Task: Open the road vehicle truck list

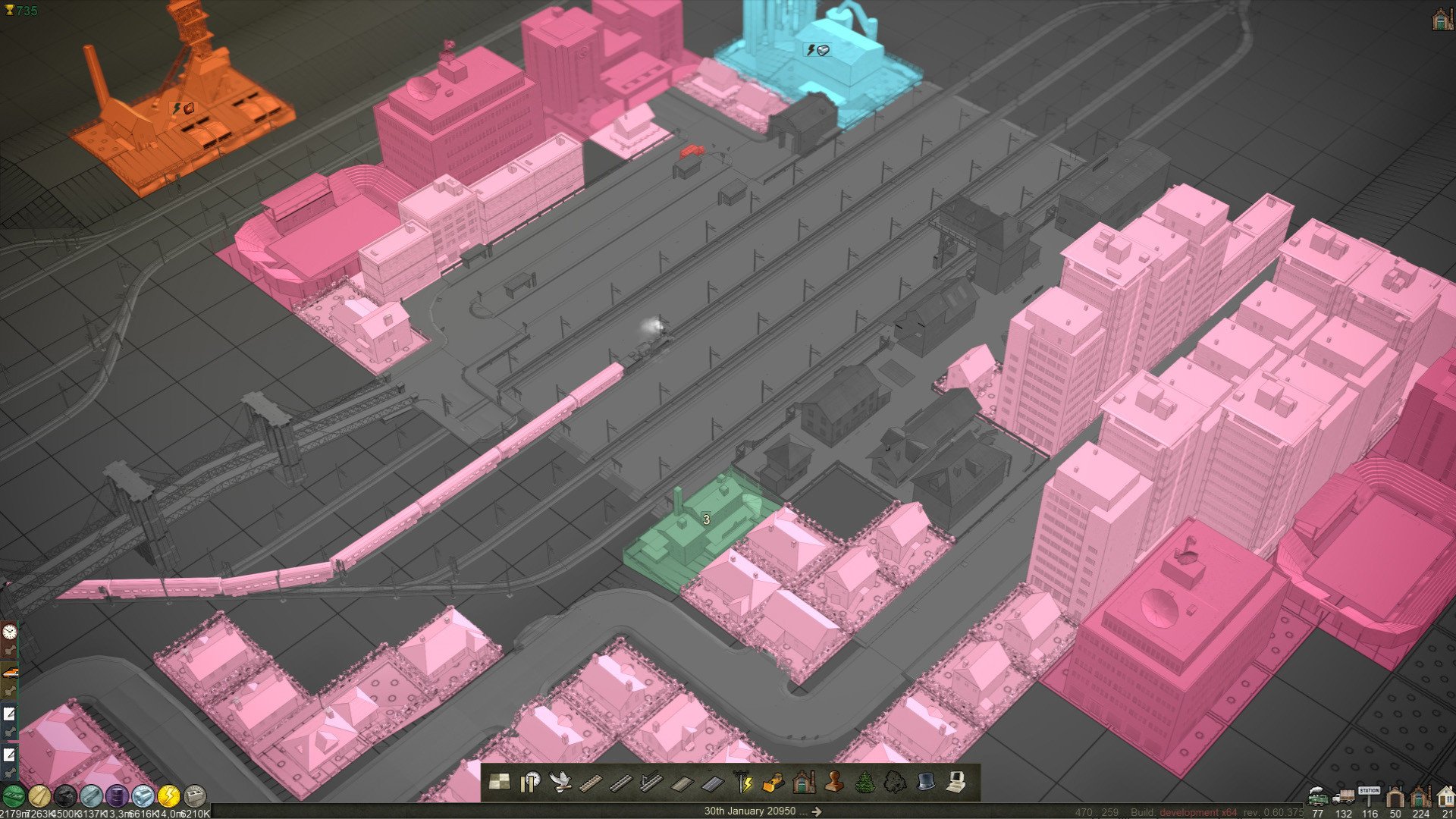Action: [1343, 797]
